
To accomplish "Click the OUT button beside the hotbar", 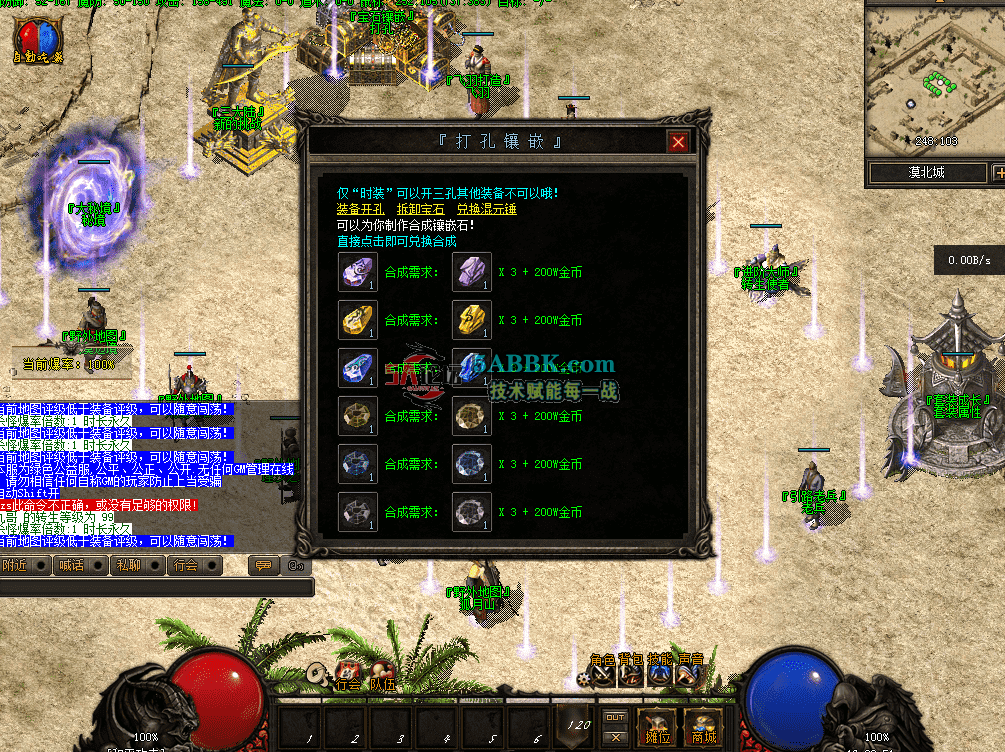I will pyautogui.click(x=616, y=717).
